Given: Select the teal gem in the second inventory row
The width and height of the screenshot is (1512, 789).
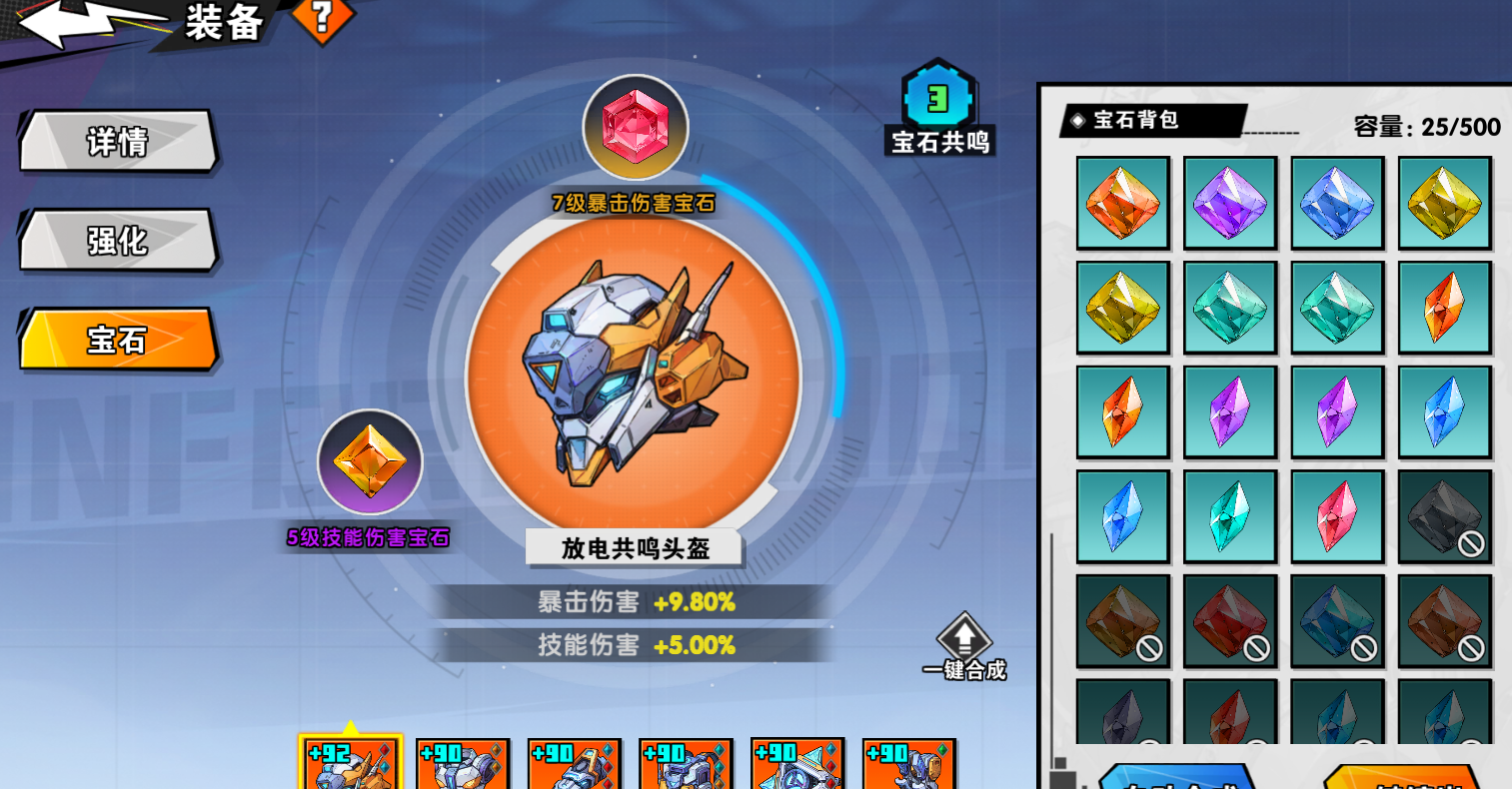Looking at the screenshot, I should point(1230,307).
